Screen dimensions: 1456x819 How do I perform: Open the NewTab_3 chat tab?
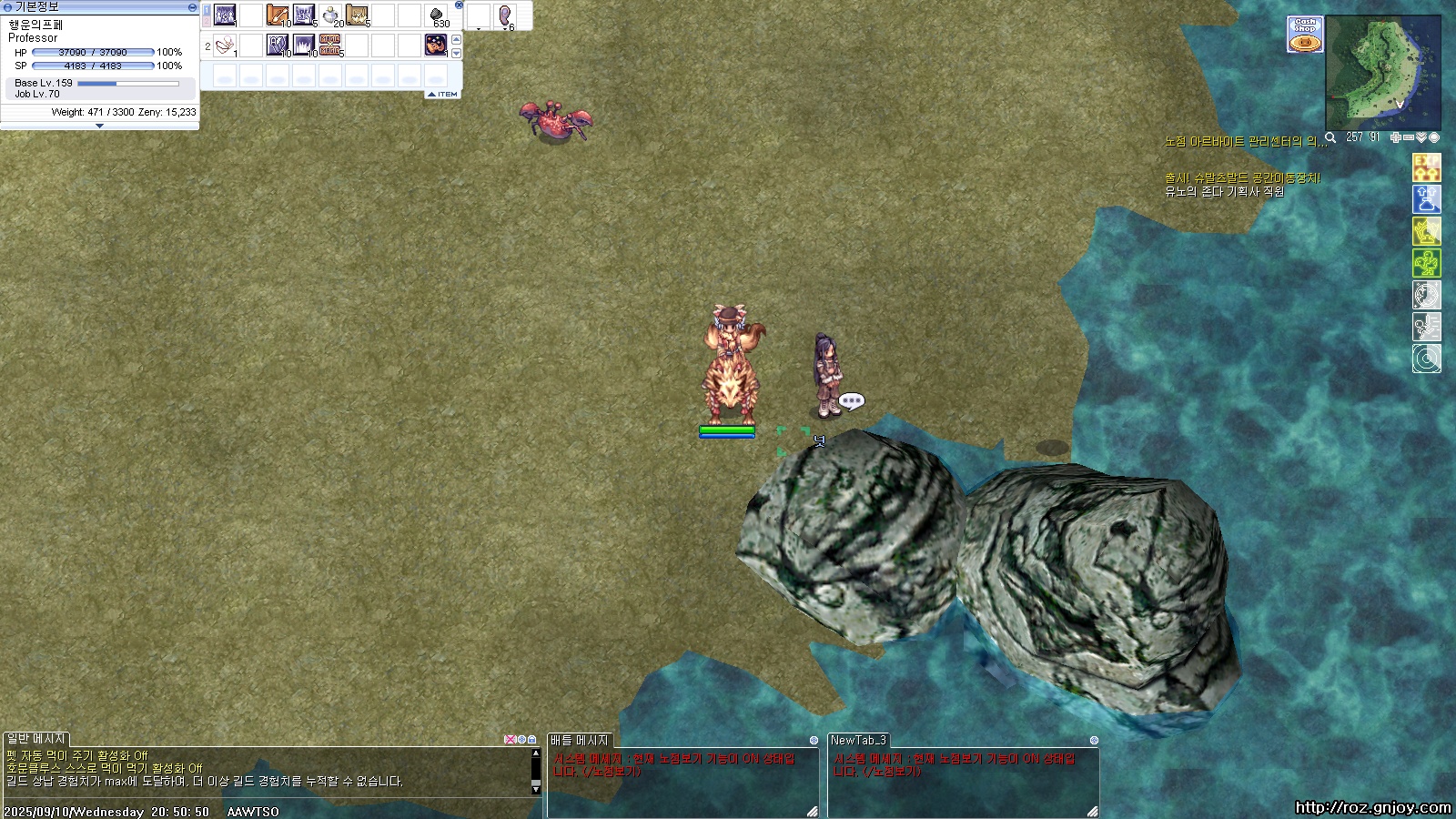point(857,740)
